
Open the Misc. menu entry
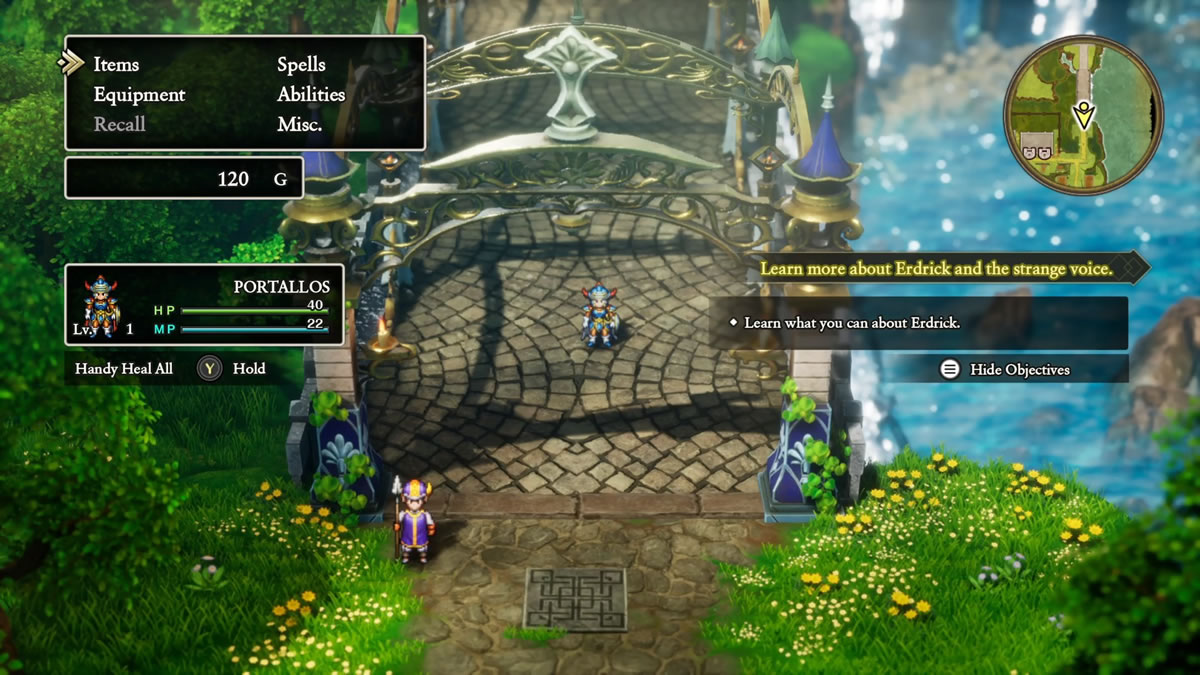click(x=299, y=125)
